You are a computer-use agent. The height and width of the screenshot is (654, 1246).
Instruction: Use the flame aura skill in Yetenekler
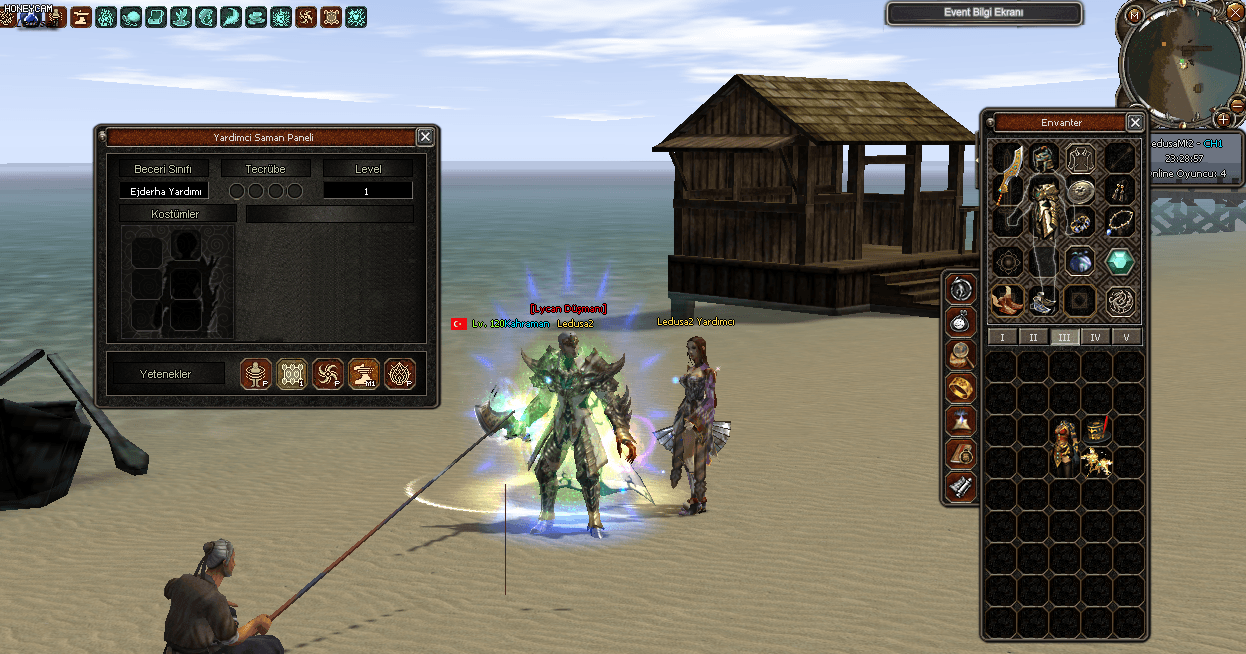pyautogui.click(x=400, y=374)
